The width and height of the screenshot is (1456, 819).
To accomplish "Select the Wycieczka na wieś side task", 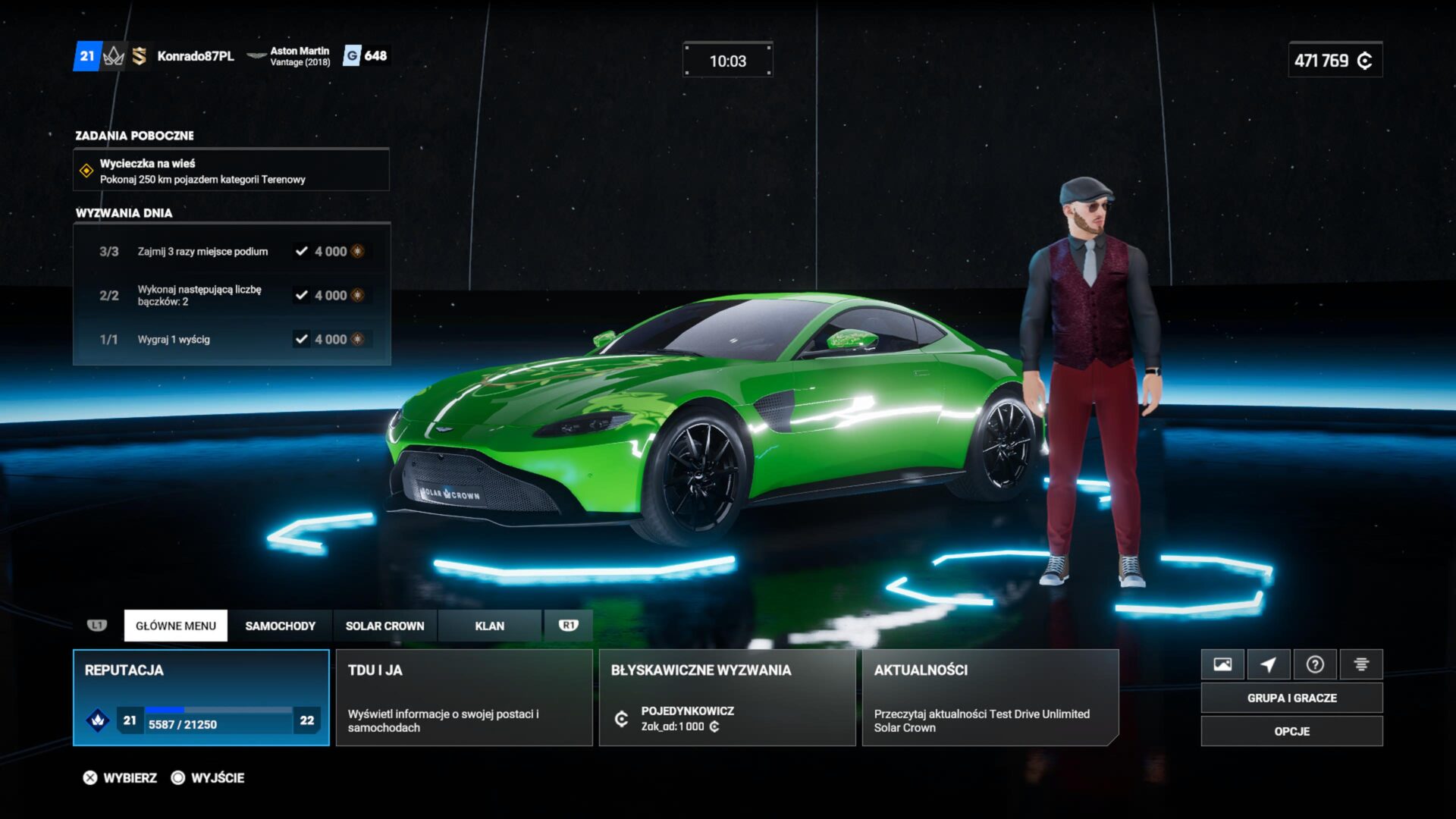I will pyautogui.click(x=231, y=171).
